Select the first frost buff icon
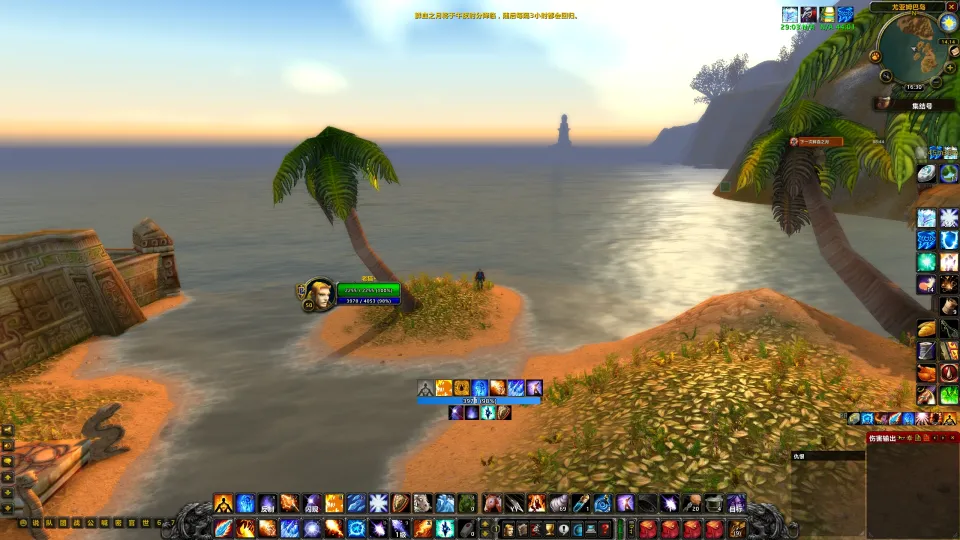 (x=790, y=14)
